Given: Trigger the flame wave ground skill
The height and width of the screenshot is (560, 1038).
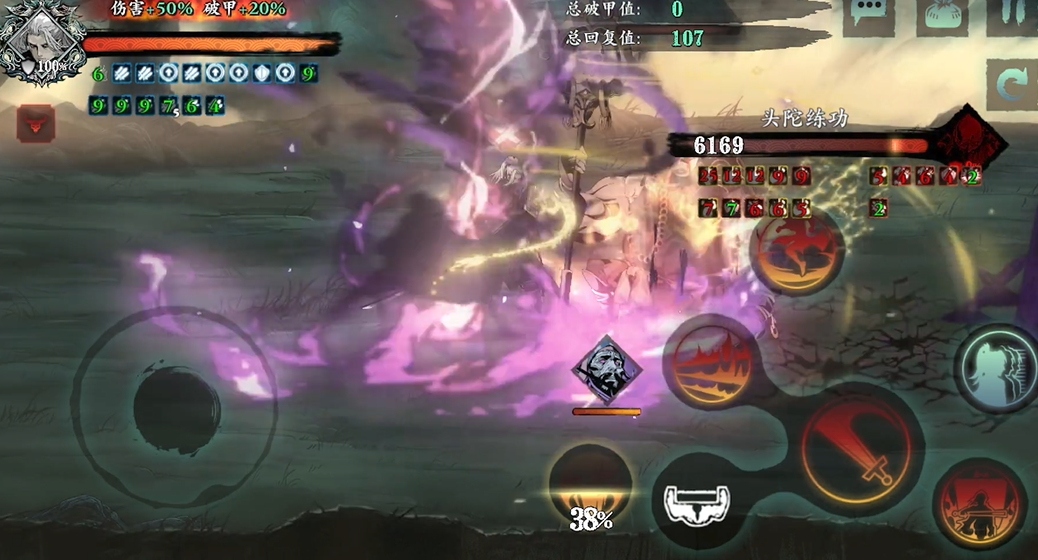Looking at the screenshot, I should point(713,362).
